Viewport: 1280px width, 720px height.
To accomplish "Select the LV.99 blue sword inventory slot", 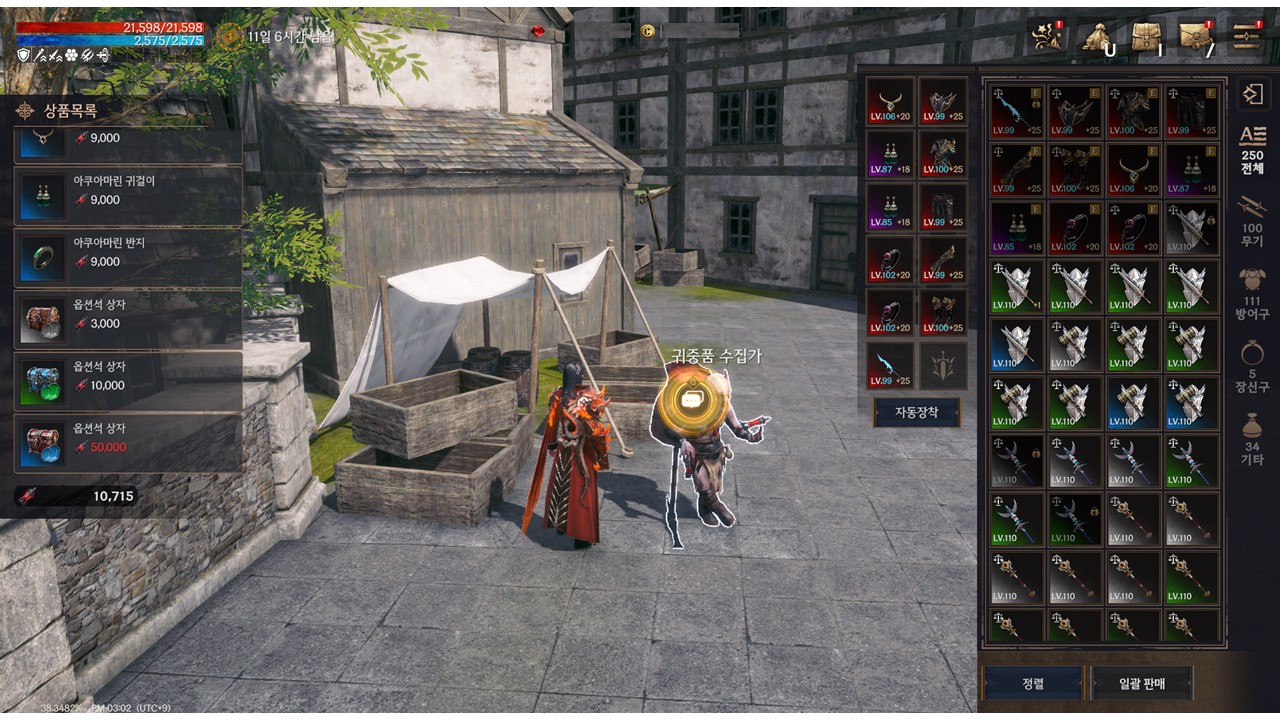I will pyautogui.click(x=1016, y=112).
